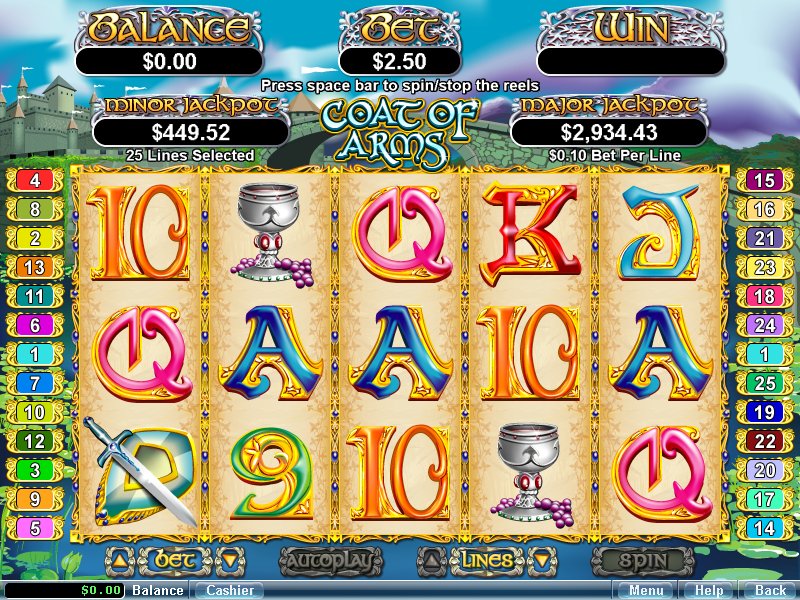Open the Cashier
Viewport: 800px width, 600px height.
pos(227,591)
